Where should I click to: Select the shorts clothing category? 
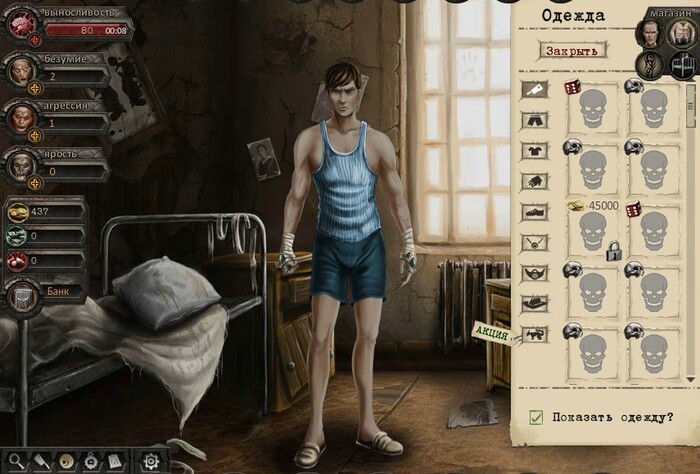click(534, 120)
